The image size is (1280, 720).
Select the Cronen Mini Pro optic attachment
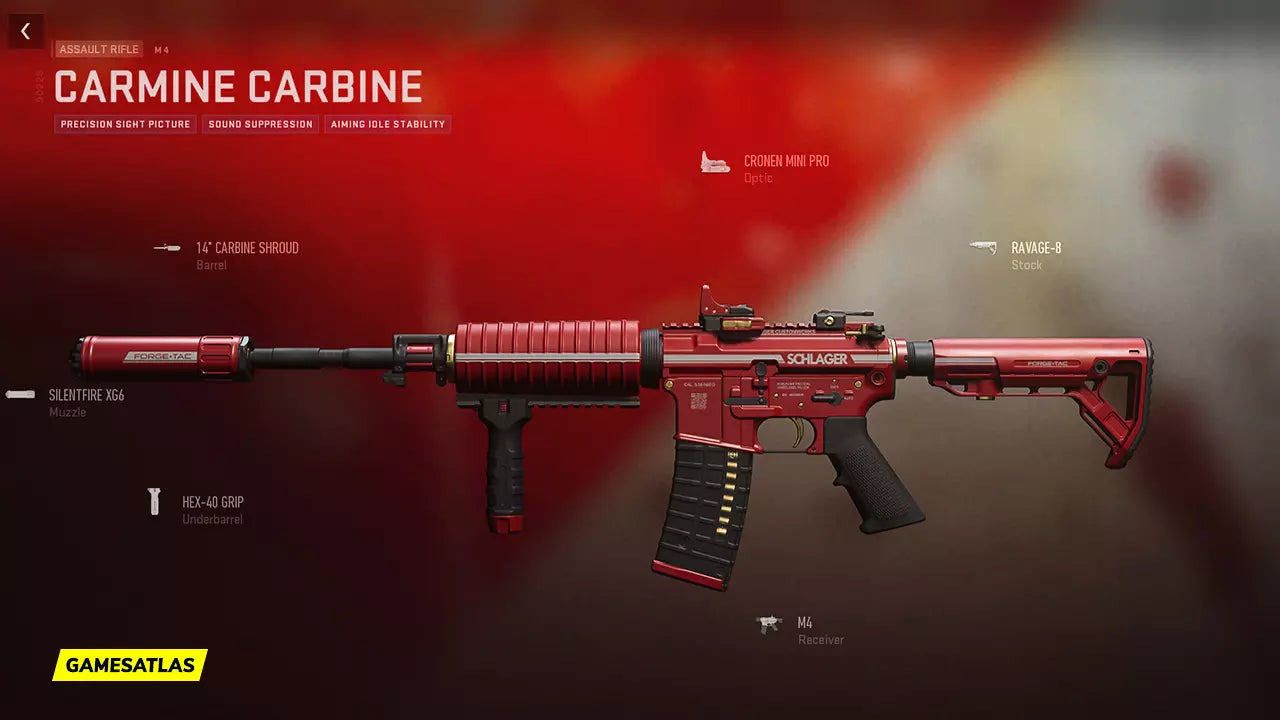[x=785, y=161]
